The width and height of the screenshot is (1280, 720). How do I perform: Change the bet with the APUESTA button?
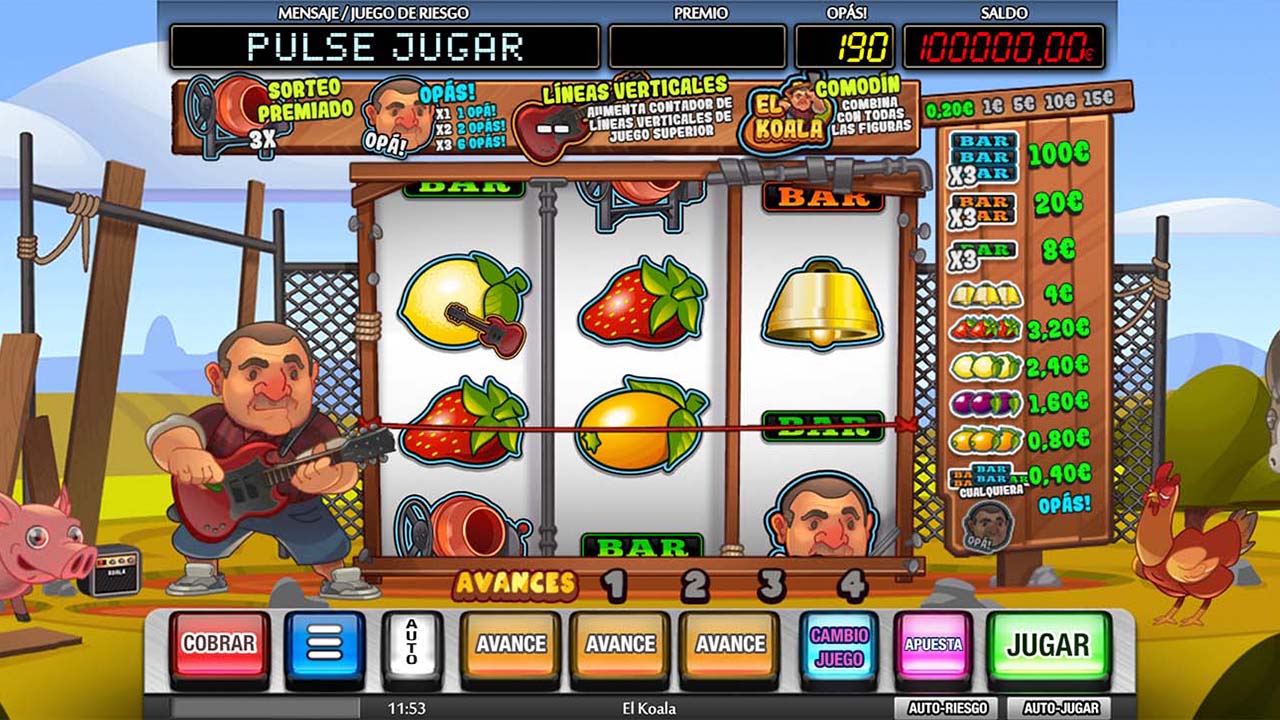pos(933,645)
